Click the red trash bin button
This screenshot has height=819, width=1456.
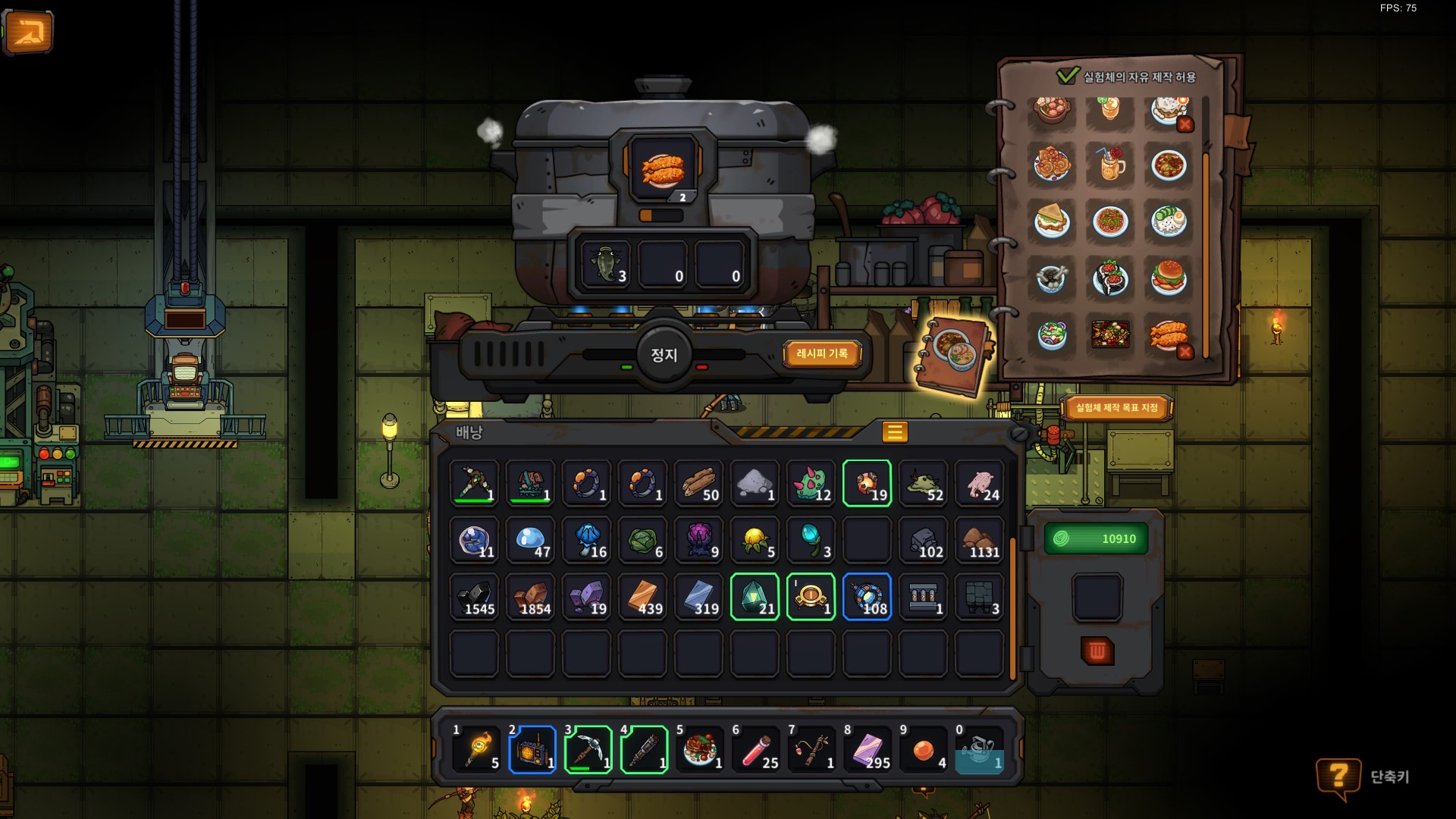1097,651
